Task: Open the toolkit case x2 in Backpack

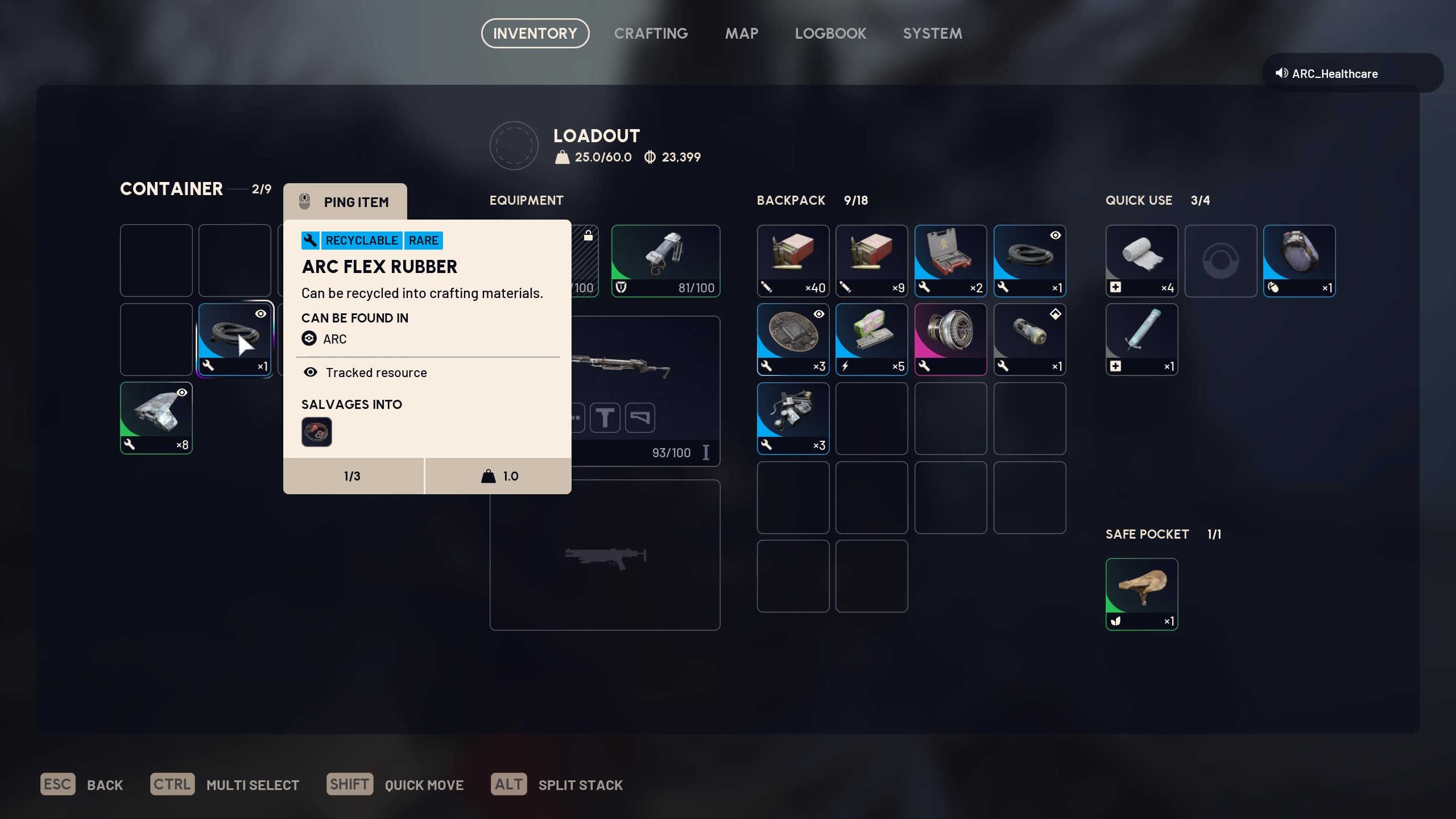Action: (950, 261)
